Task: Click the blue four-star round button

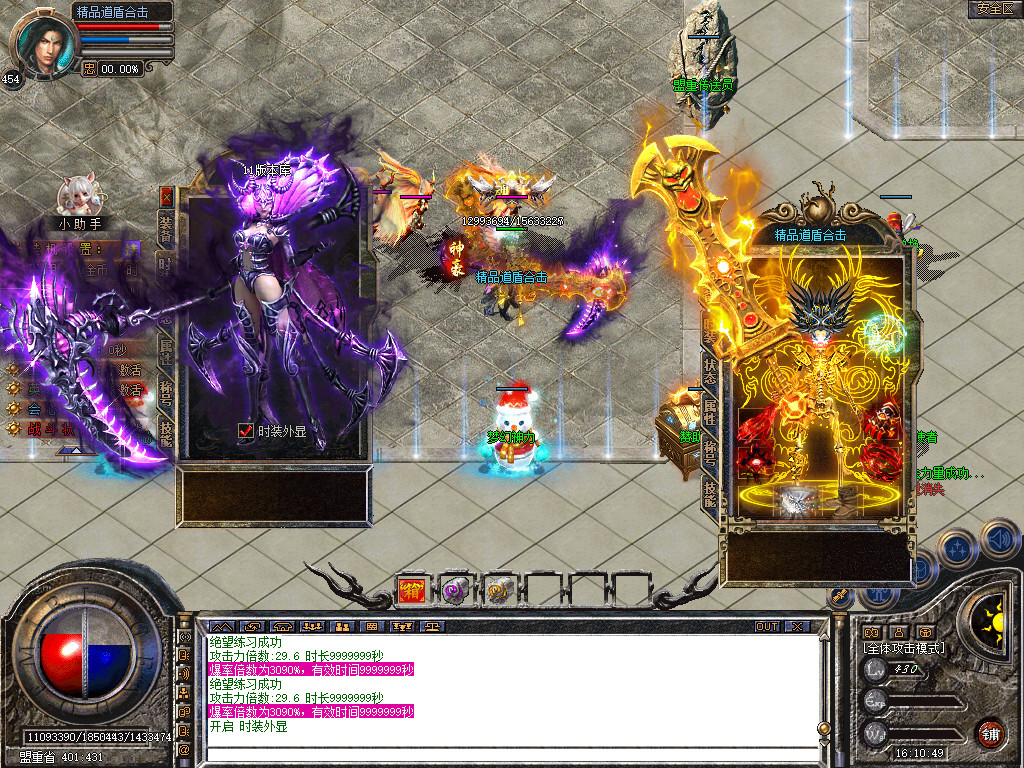Action: click(957, 548)
